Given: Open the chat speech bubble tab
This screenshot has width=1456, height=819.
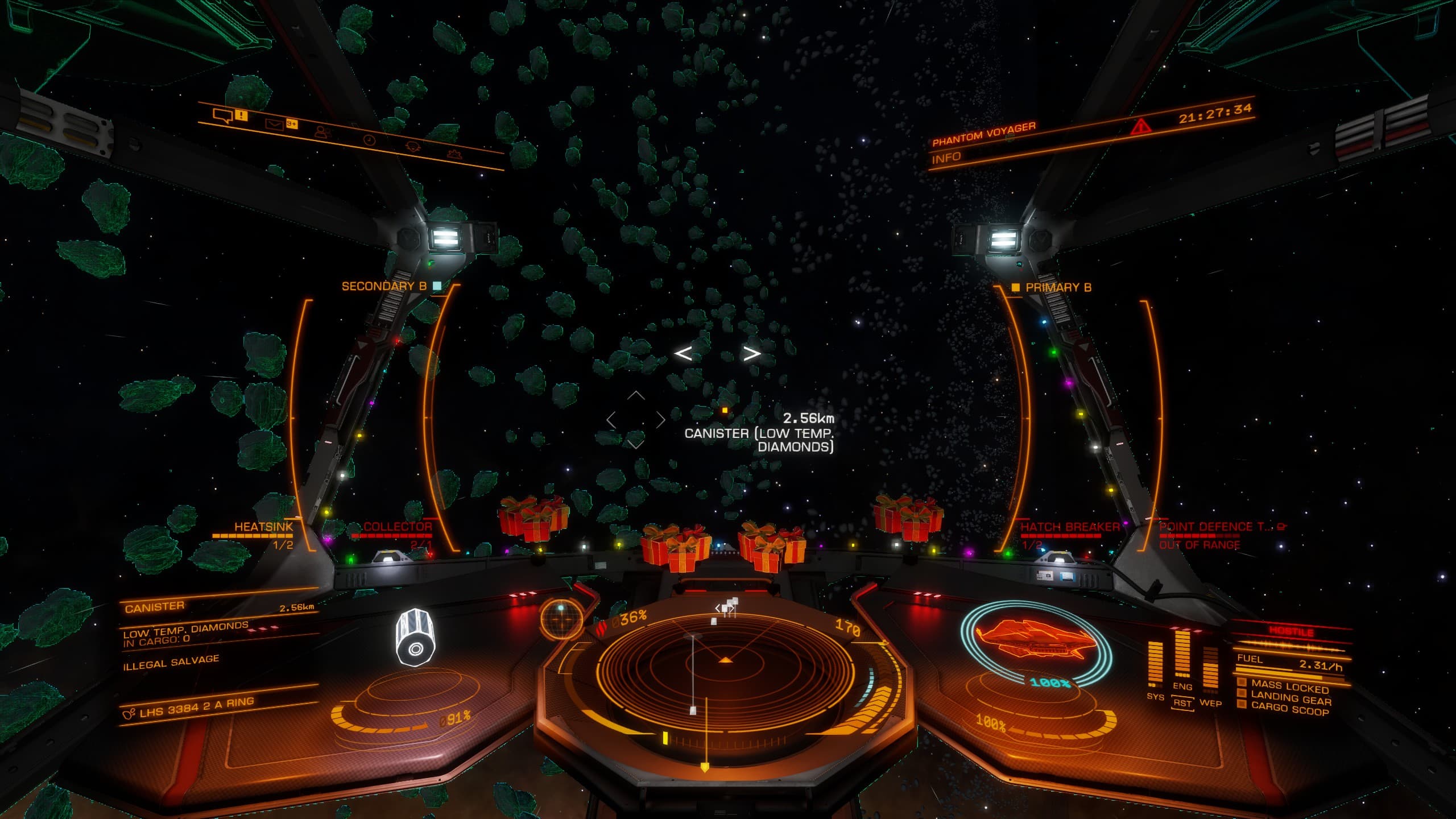Looking at the screenshot, I should pos(222,115).
